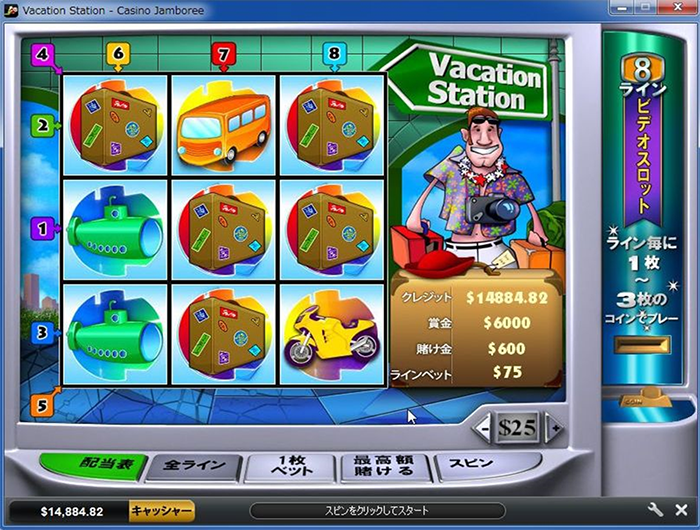Open the キャッシャー cashier

(162, 511)
